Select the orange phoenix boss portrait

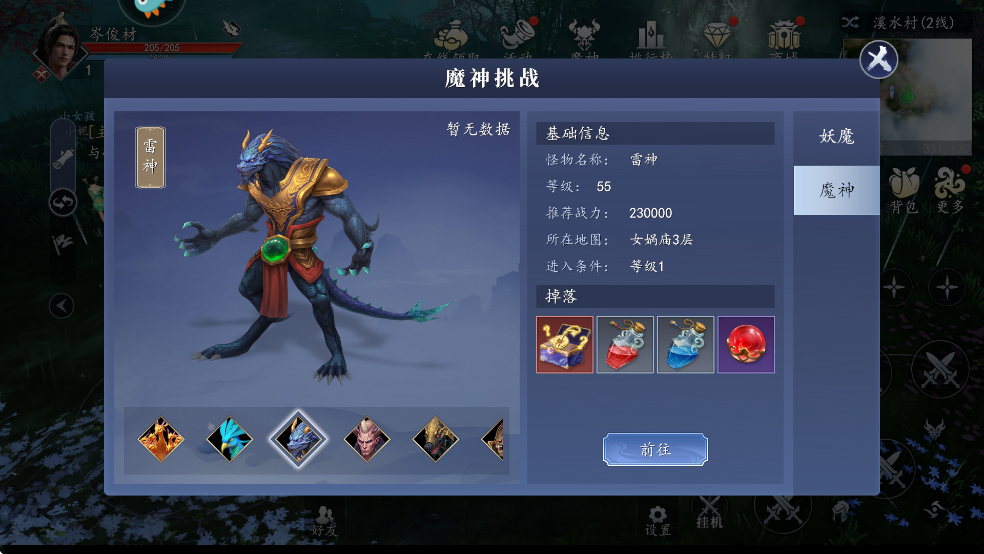[160, 438]
